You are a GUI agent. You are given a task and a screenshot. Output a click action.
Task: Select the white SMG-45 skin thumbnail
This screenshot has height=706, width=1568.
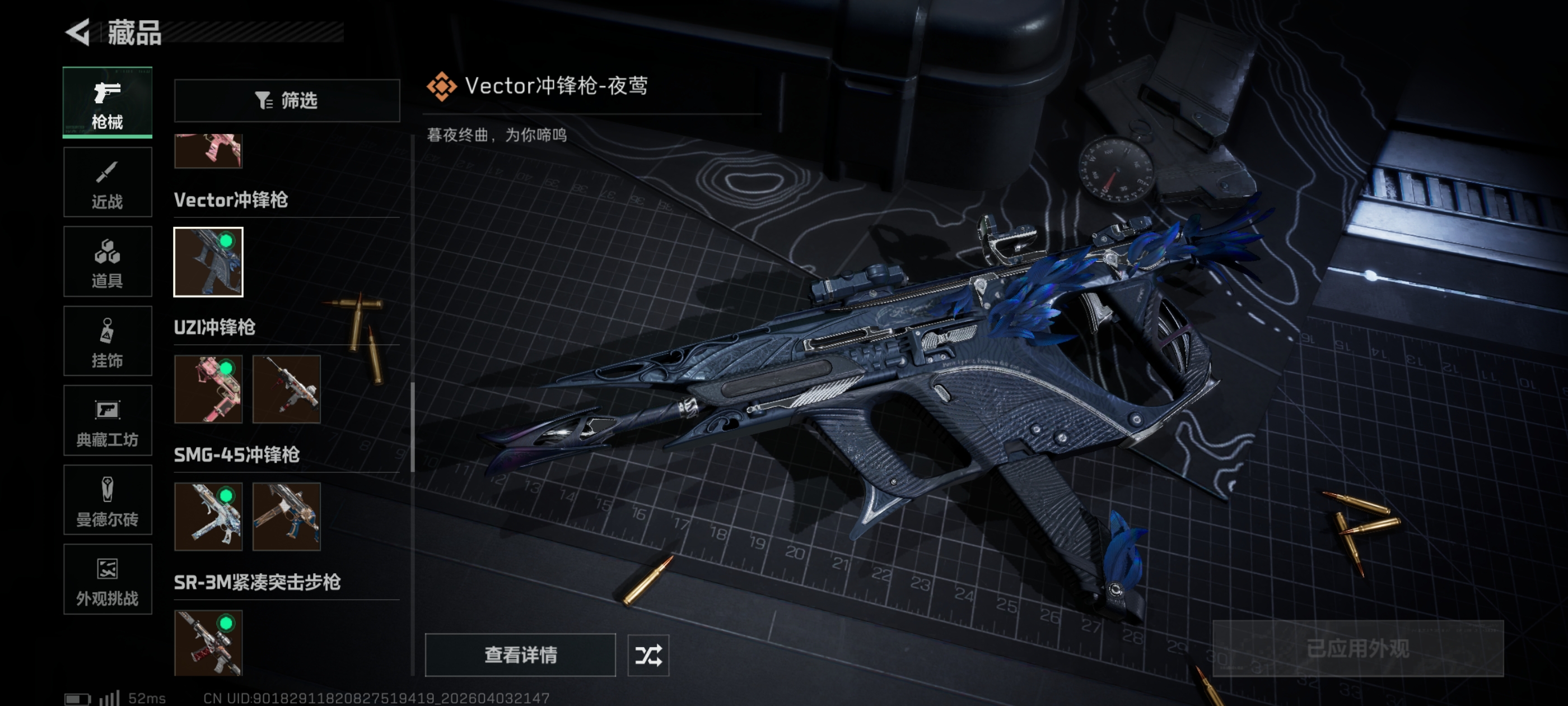click(x=208, y=517)
